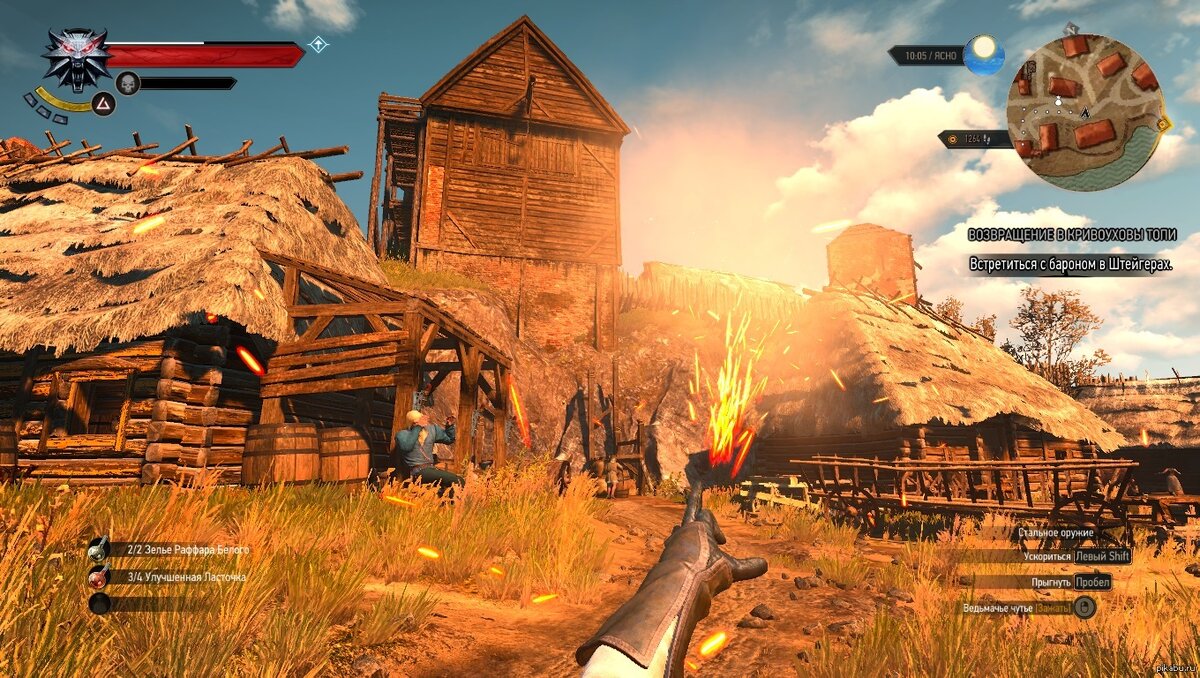Click the empty third consumable slot
The height and width of the screenshot is (678, 1200).
[99, 603]
